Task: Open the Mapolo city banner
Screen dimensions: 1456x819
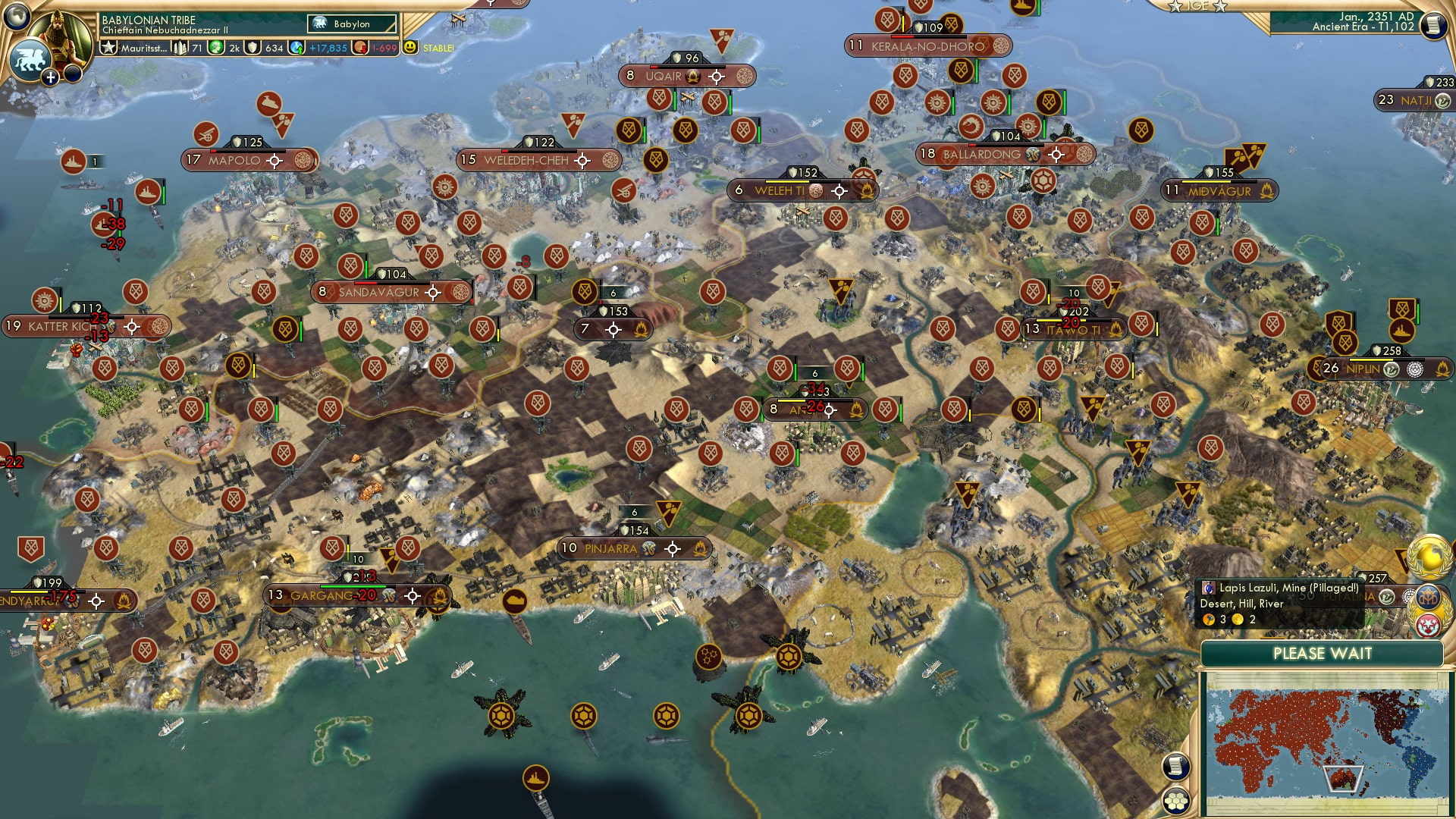Action: [234, 160]
